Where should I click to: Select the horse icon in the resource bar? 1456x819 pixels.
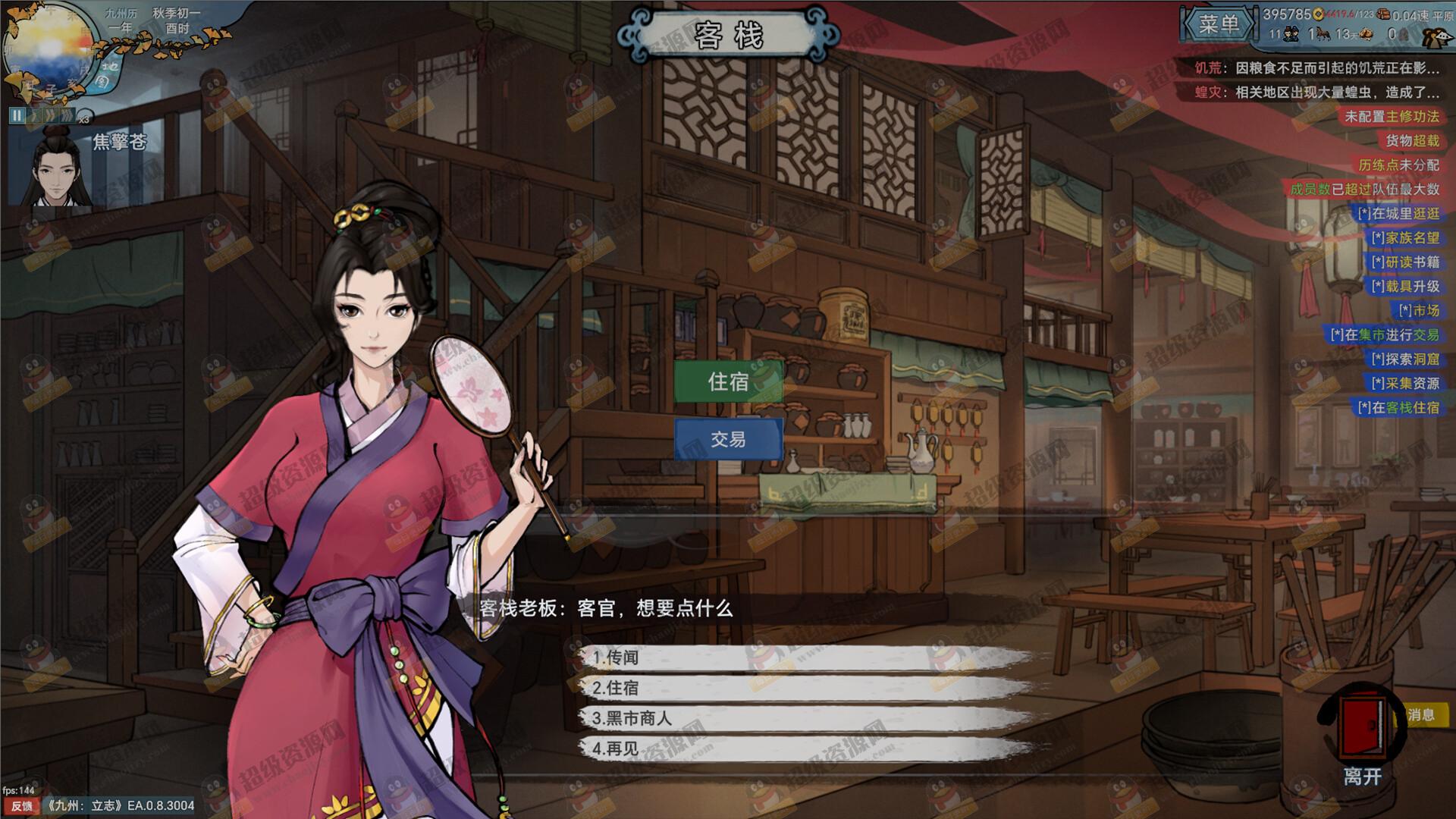click(1324, 35)
